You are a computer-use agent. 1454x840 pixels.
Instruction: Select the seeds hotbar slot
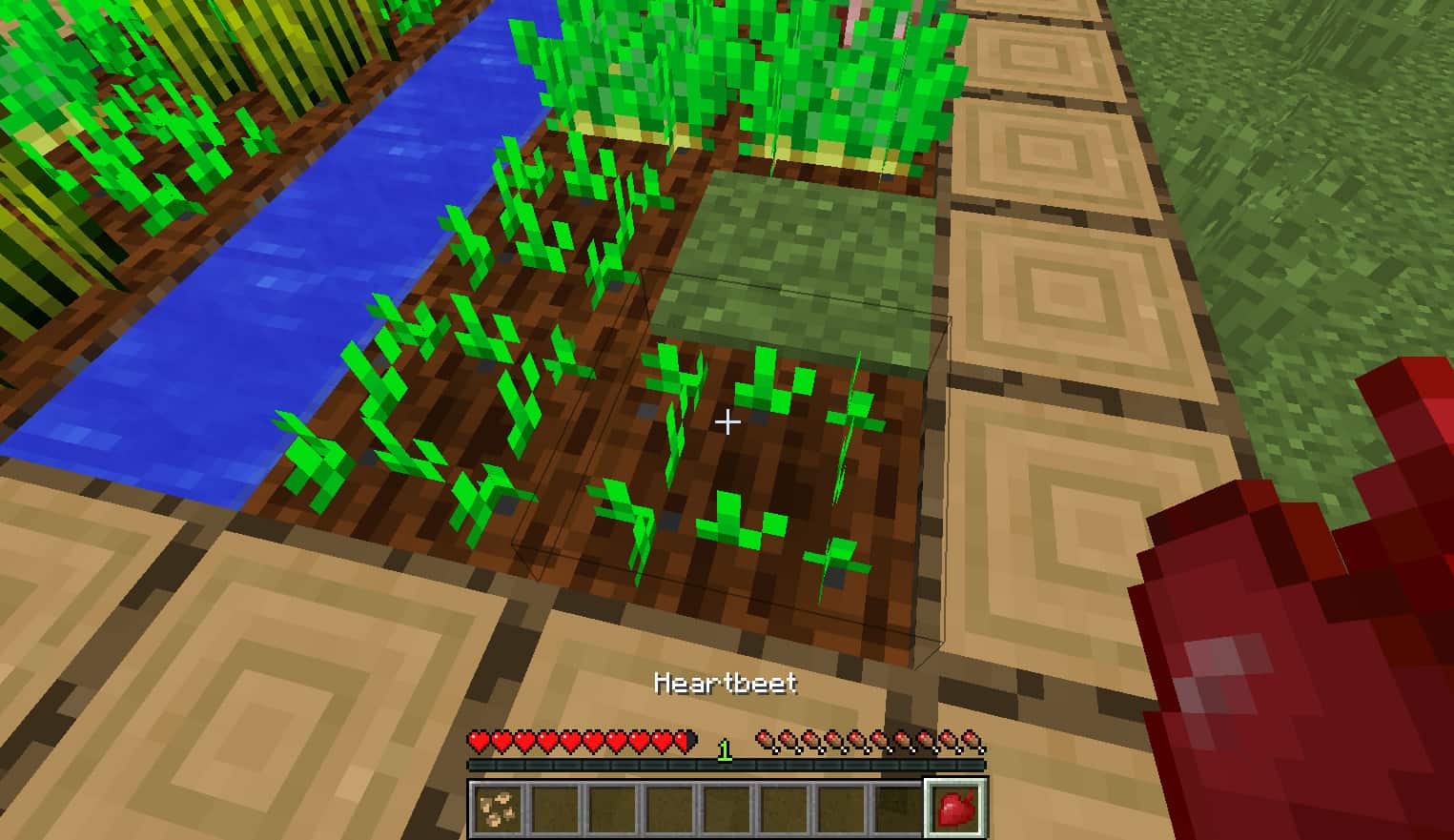point(497,808)
